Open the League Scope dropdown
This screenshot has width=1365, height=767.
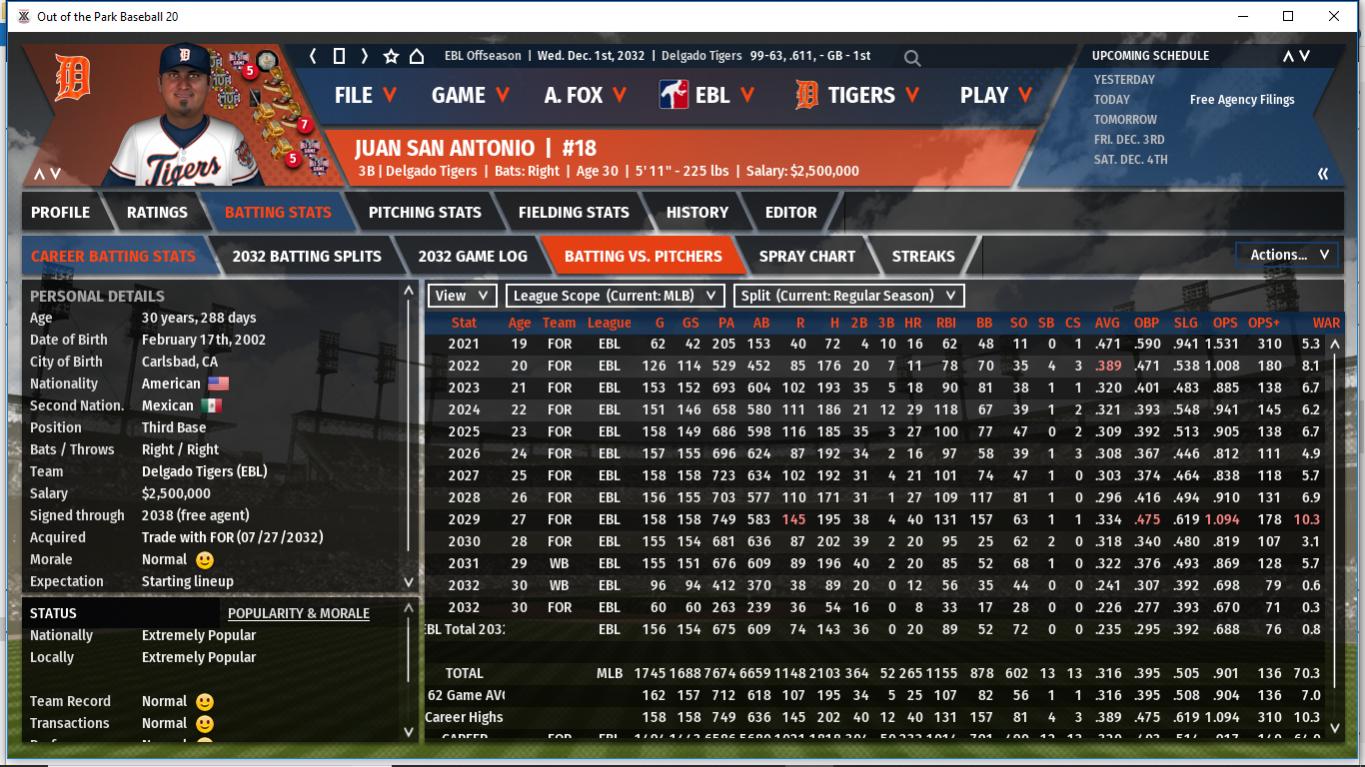pos(615,296)
